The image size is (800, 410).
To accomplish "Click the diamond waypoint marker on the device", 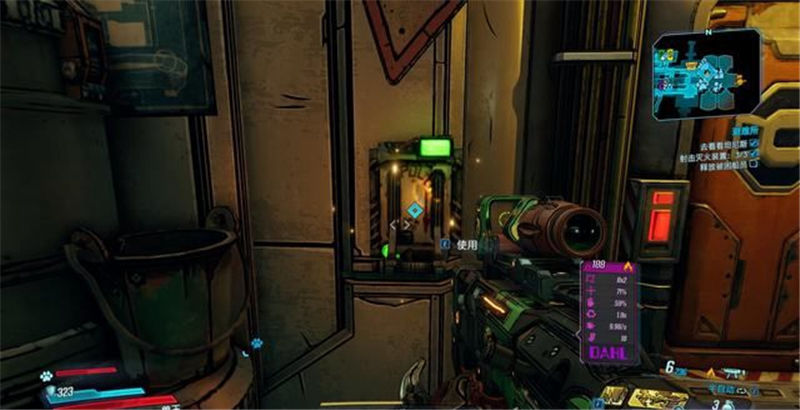I will [413, 210].
